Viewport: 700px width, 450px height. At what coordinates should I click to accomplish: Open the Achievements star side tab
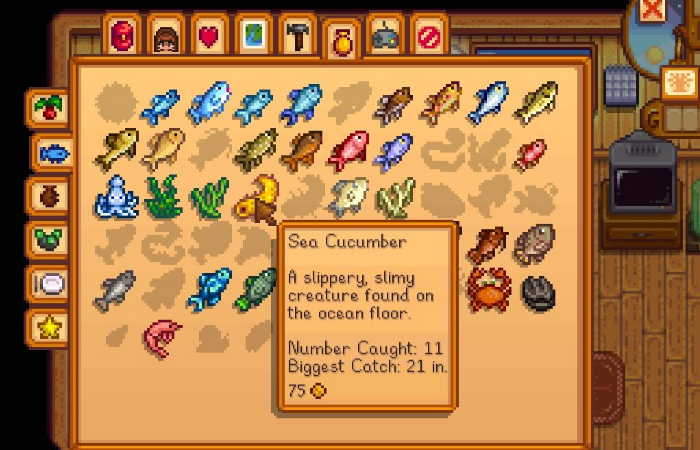tap(48, 326)
